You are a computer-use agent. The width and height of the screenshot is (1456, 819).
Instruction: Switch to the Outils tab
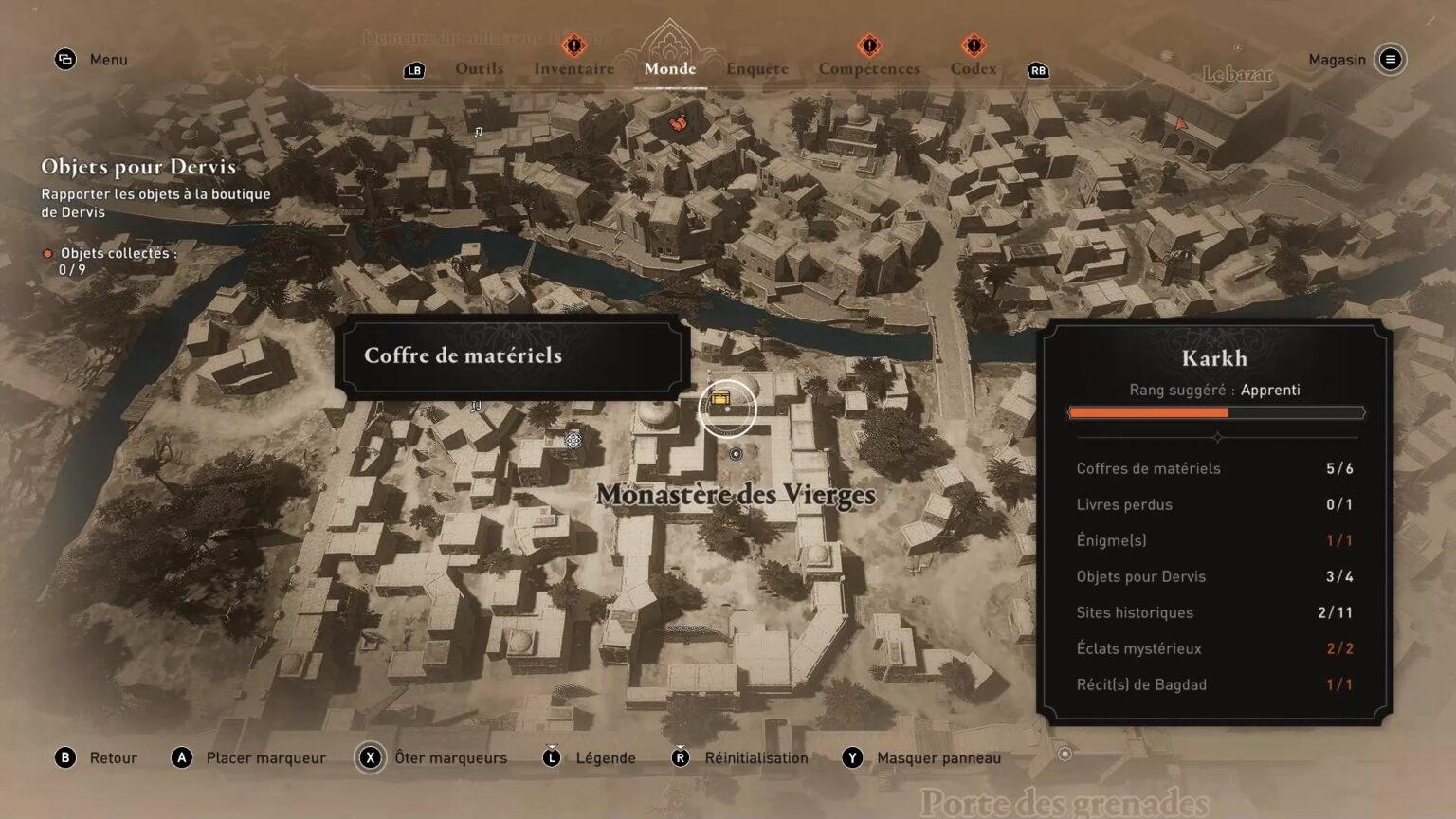coord(479,68)
